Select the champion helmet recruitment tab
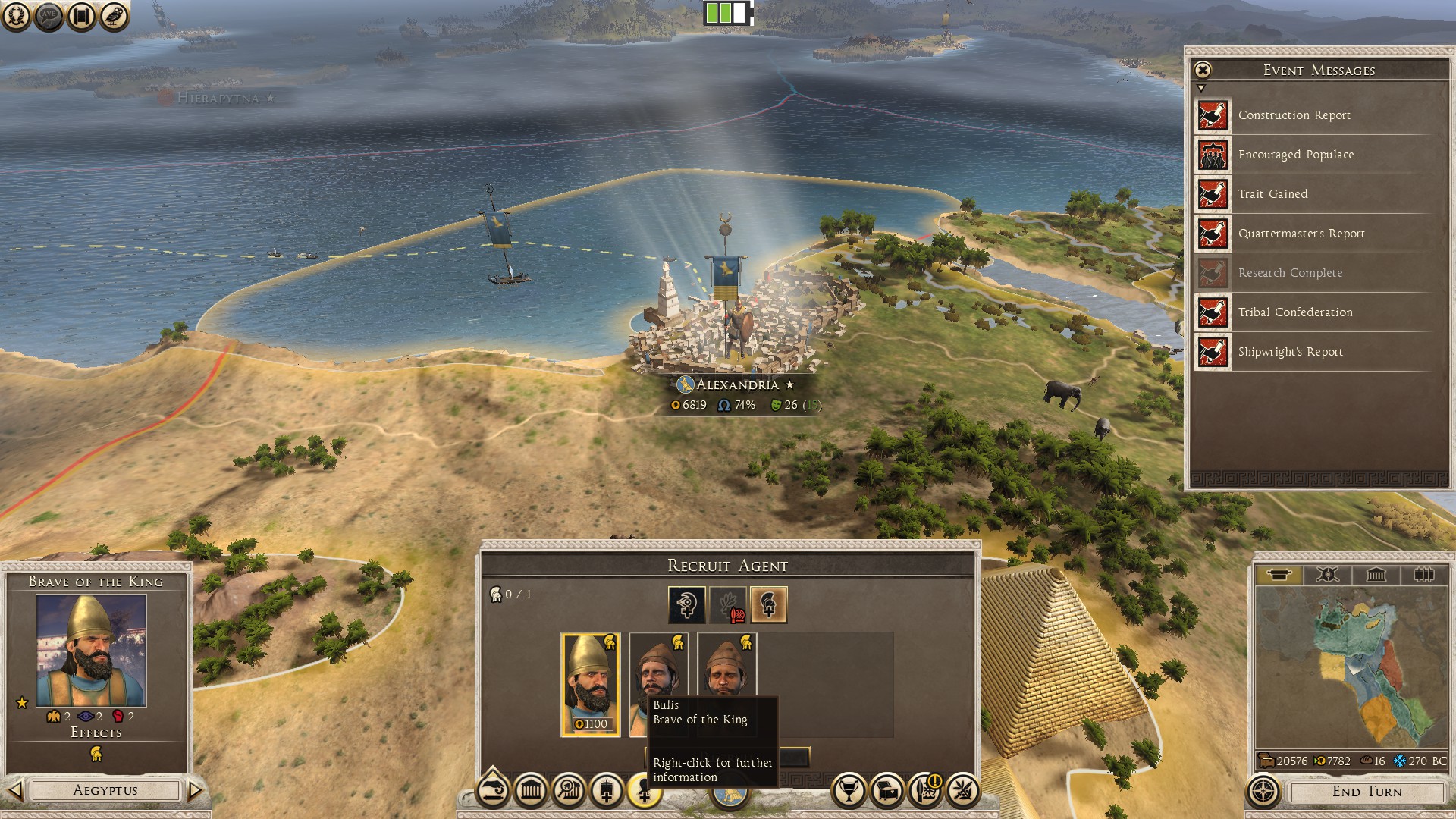This screenshot has height=819, width=1456. 768,604
